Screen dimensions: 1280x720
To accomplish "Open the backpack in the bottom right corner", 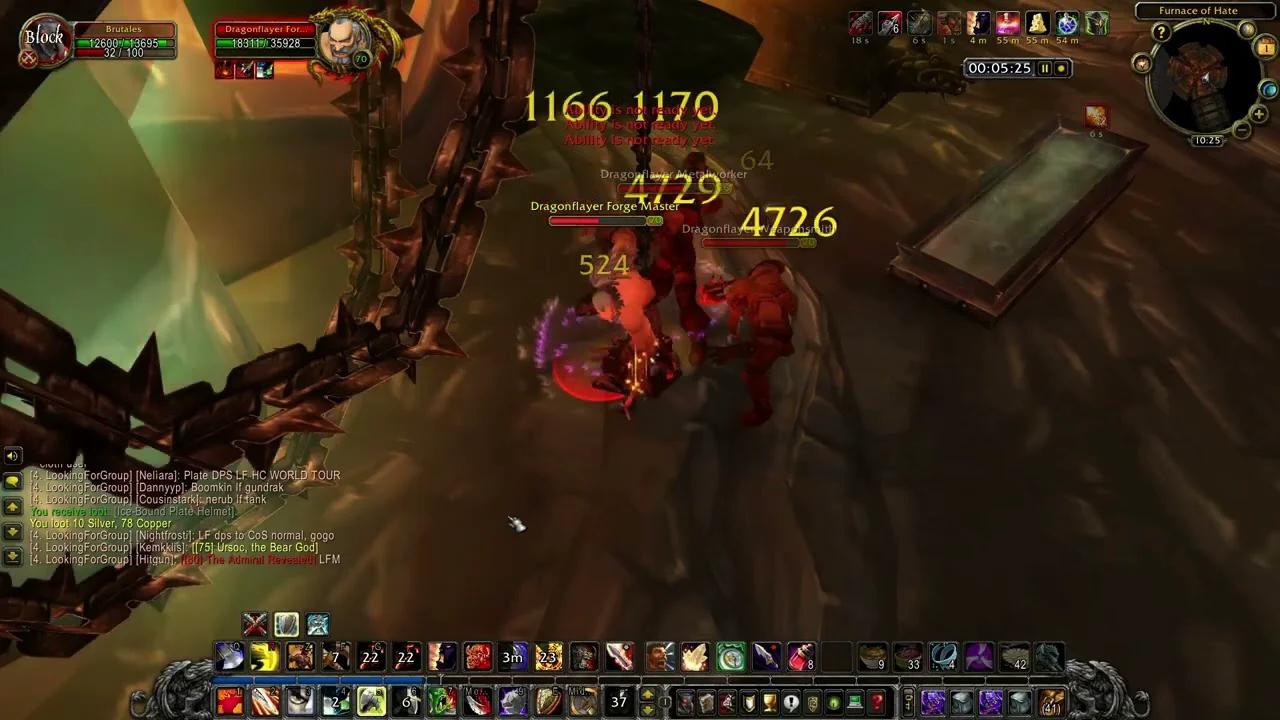I will [x=1050, y=702].
